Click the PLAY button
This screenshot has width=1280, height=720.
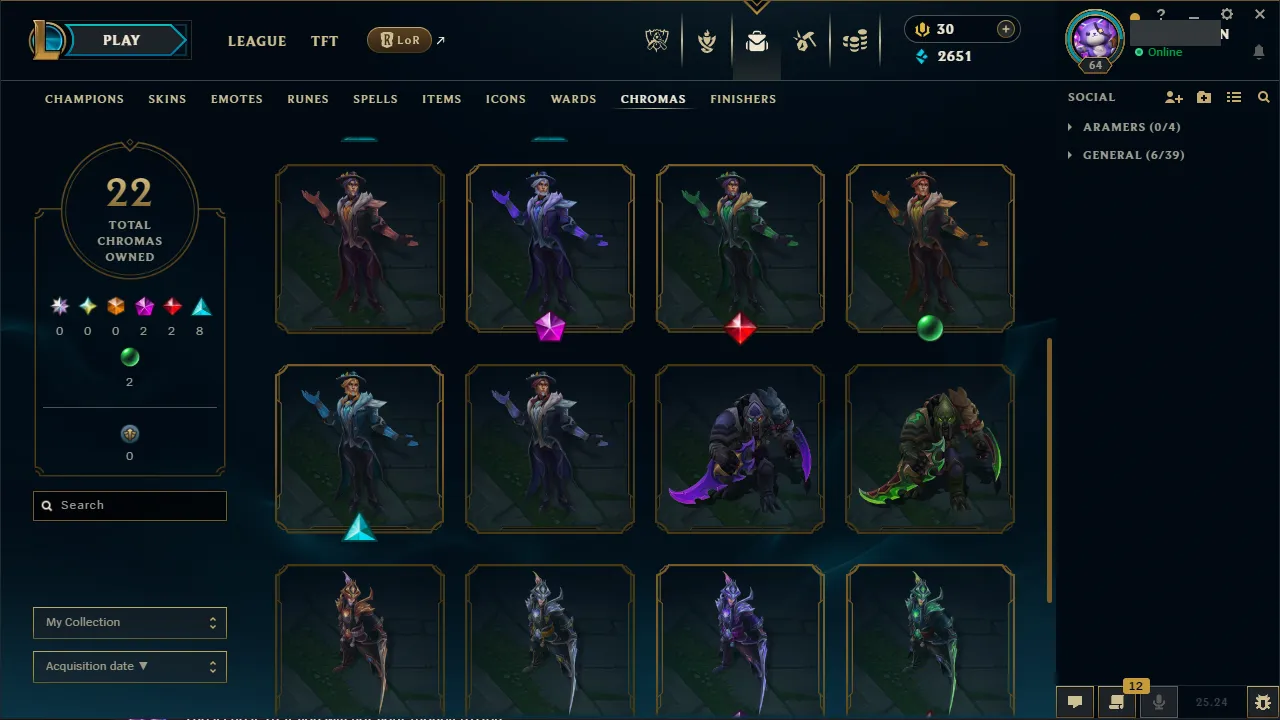coord(121,40)
